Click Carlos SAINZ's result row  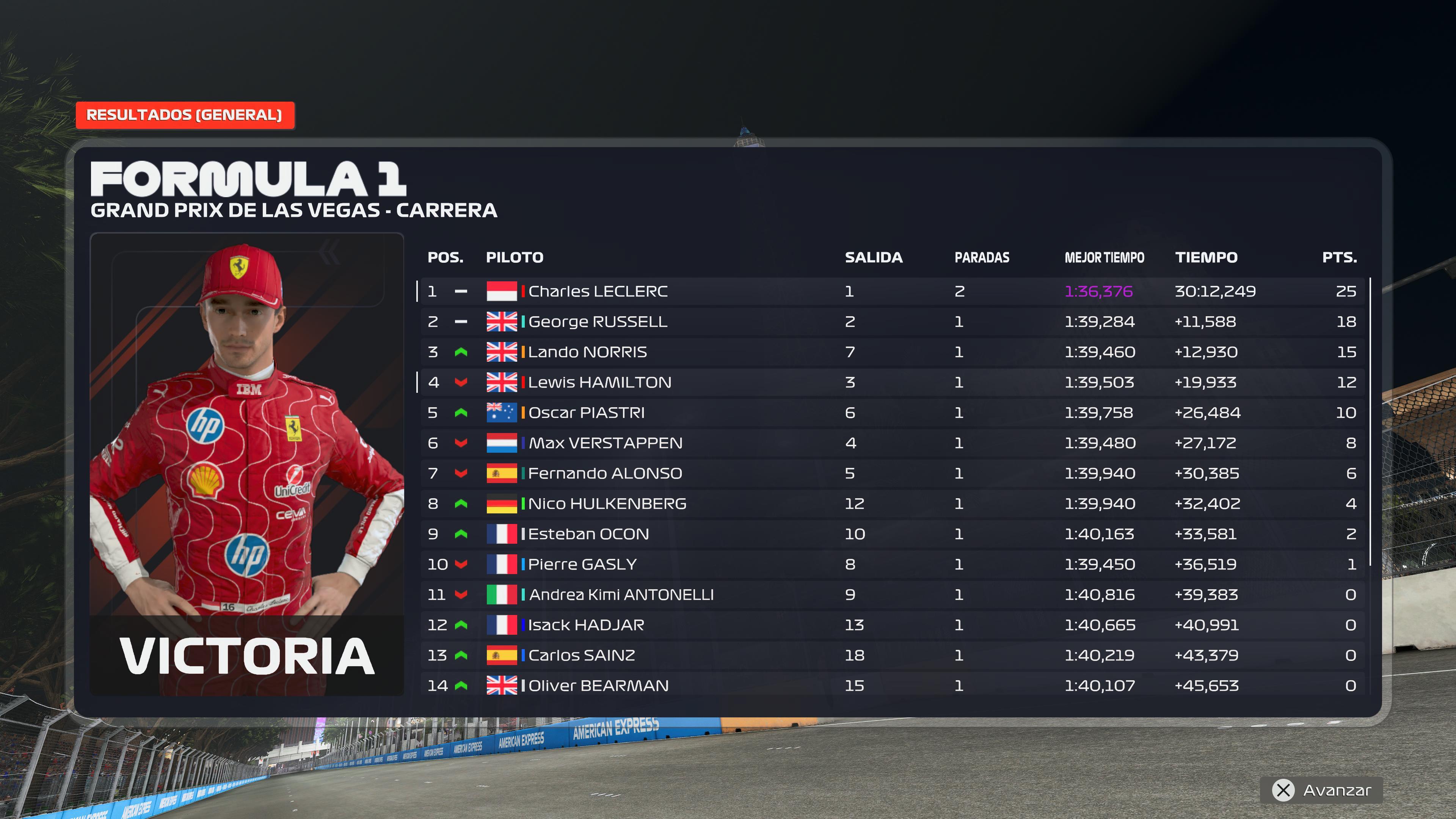point(582,655)
